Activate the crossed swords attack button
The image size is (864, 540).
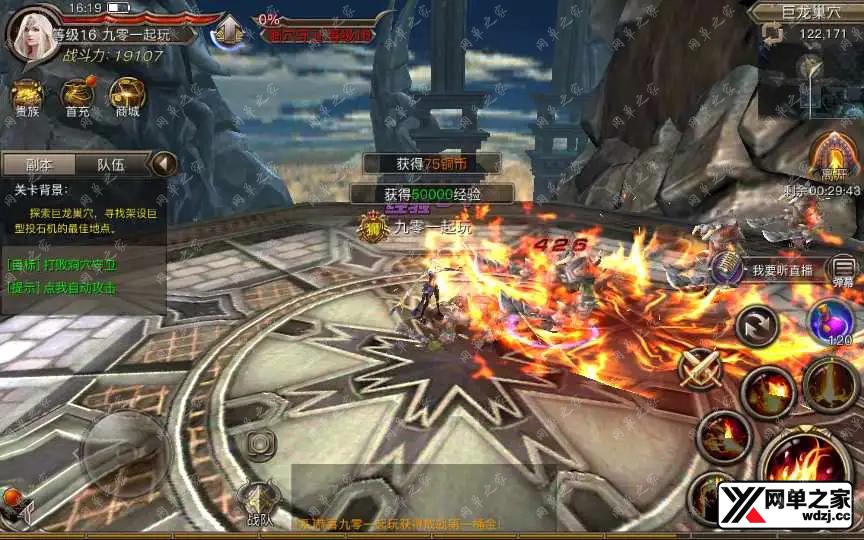(x=700, y=368)
